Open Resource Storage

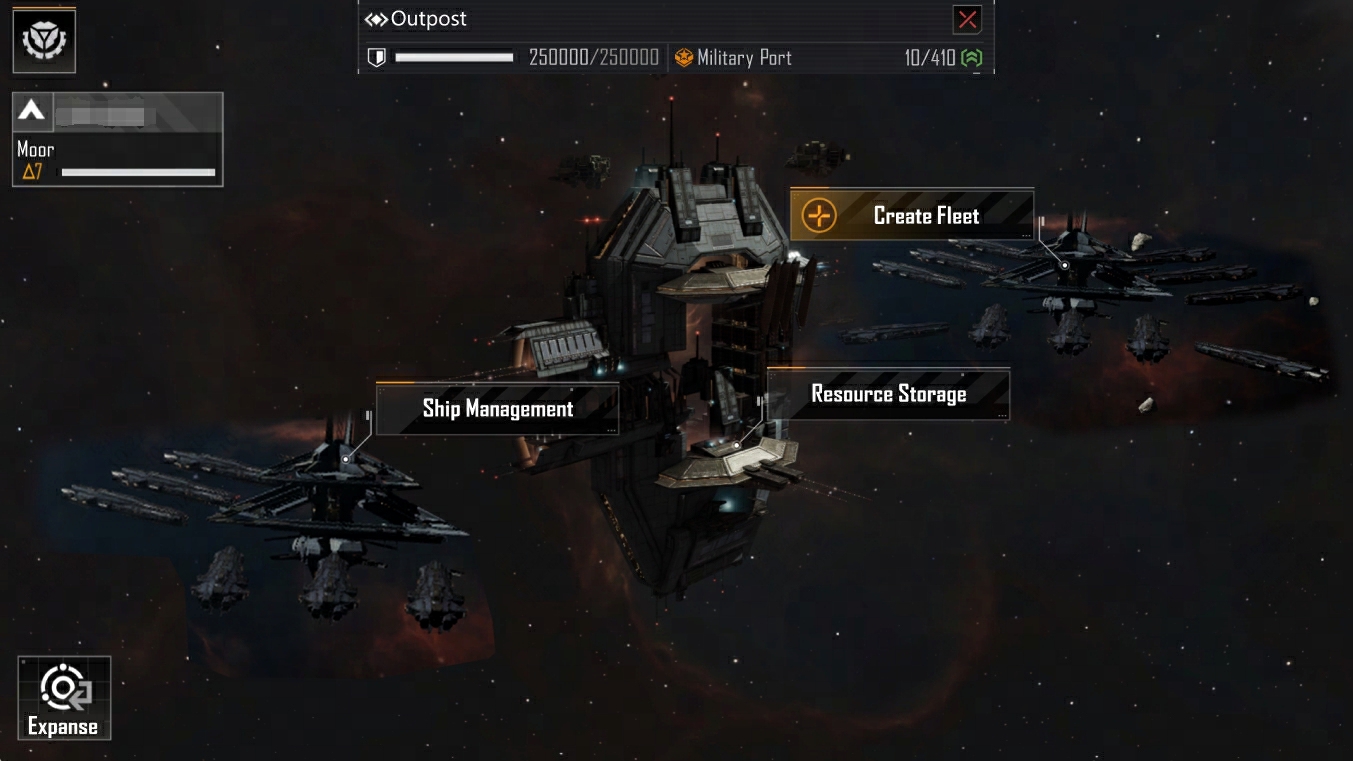[x=888, y=394]
